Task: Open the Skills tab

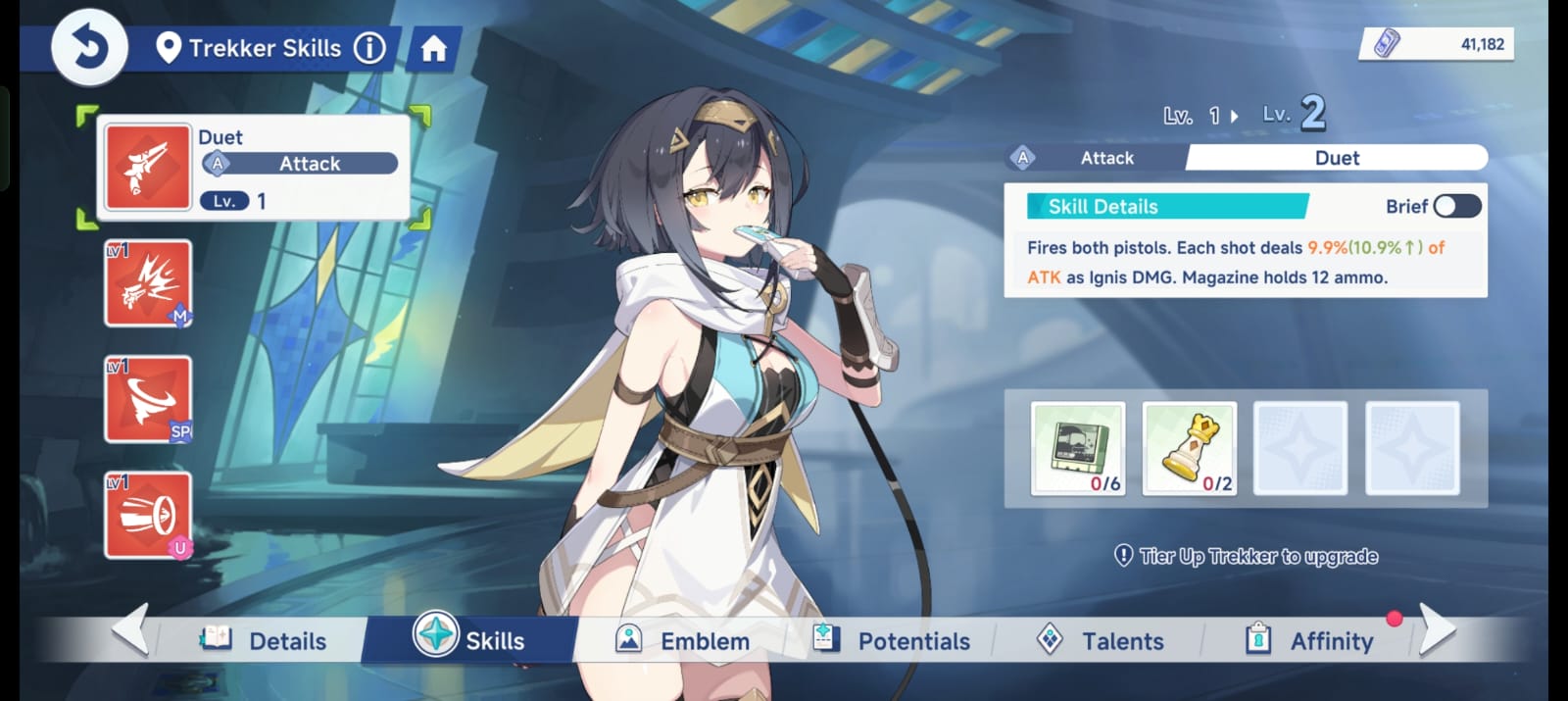Action: pyautogui.click(x=469, y=639)
